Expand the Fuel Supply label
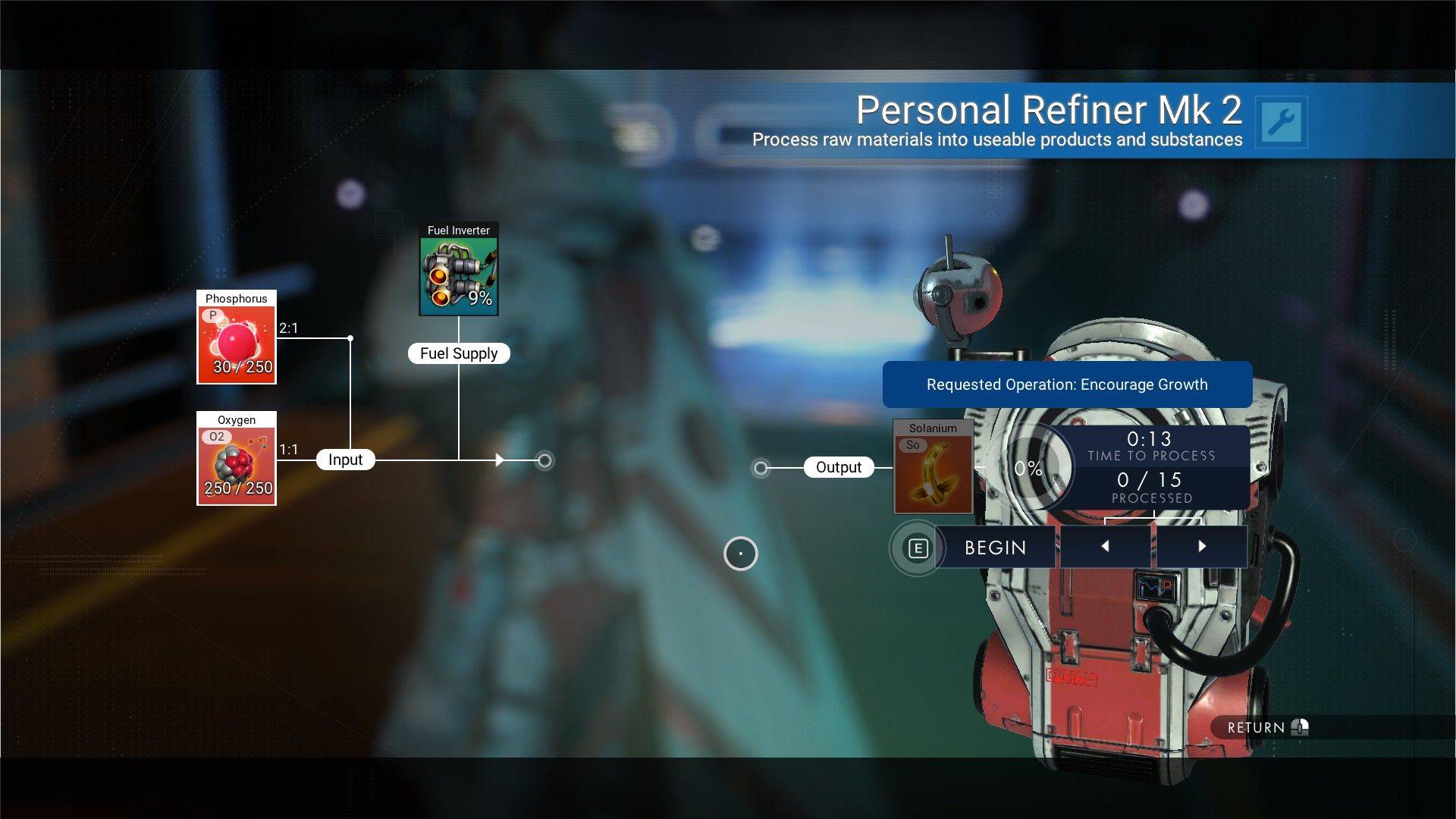This screenshot has height=819, width=1456. [x=458, y=353]
